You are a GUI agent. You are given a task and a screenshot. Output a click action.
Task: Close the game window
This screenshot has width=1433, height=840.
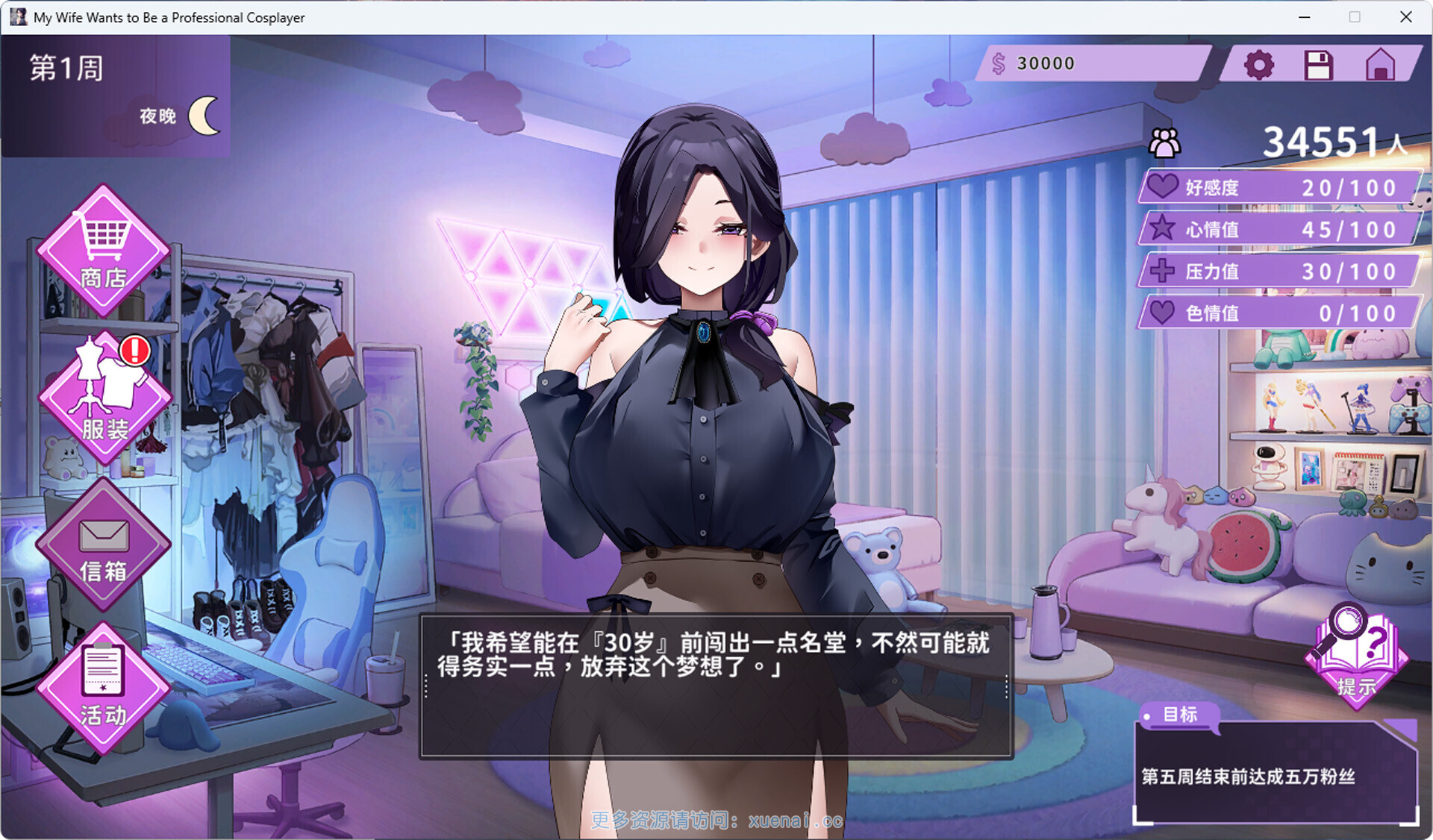1405,16
